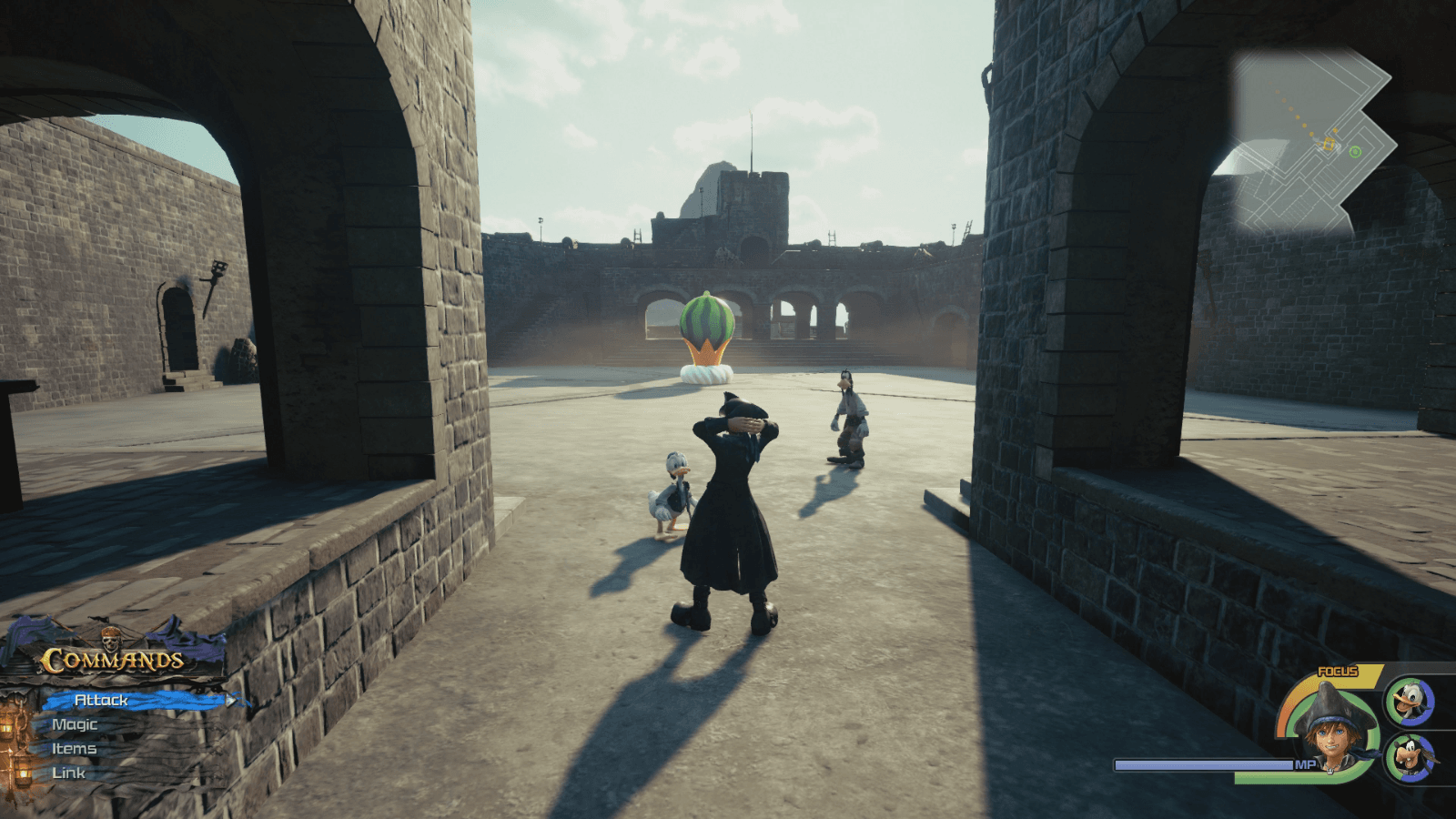Click the FOCUS gauge label

1338,671
